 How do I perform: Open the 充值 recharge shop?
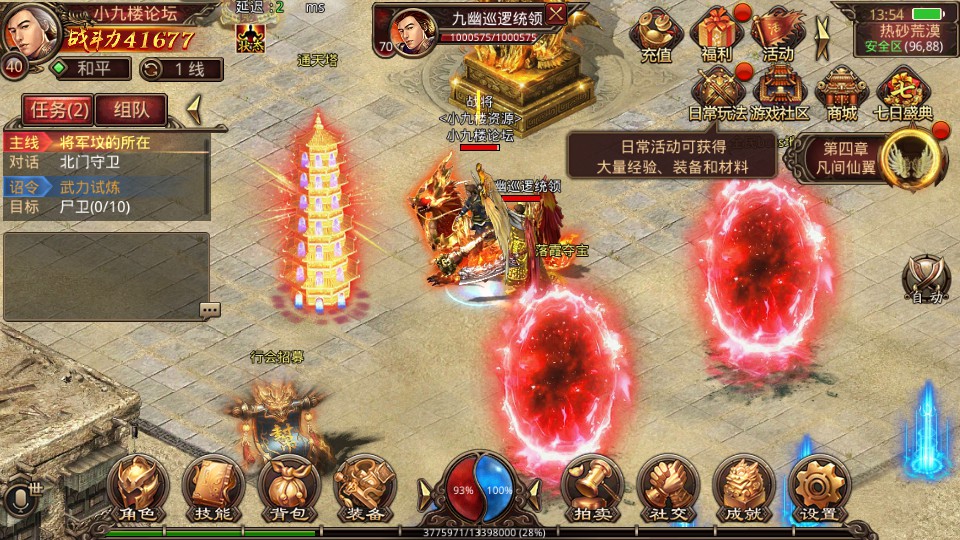[x=656, y=36]
